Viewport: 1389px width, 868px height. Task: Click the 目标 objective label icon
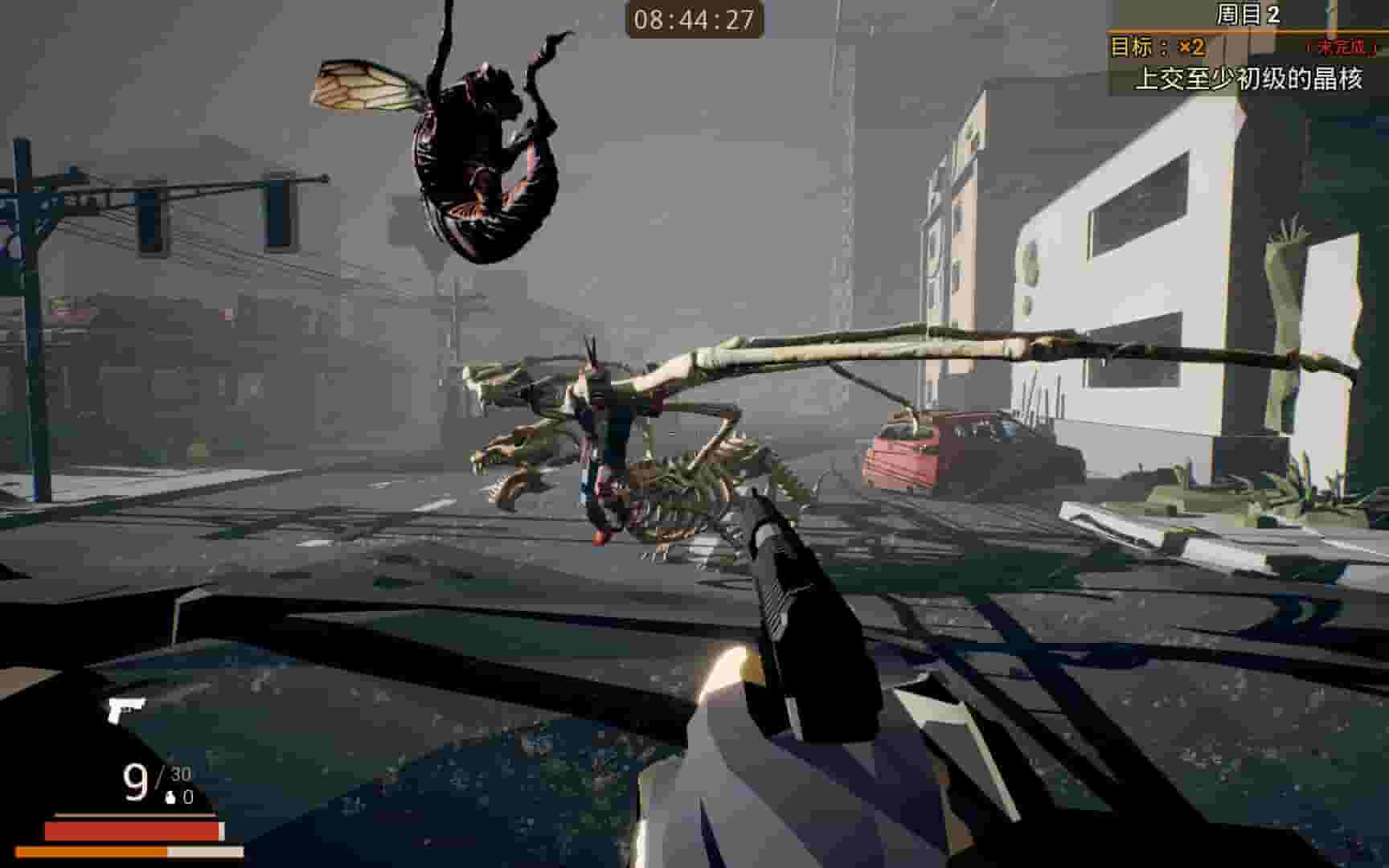click(1132, 48)
